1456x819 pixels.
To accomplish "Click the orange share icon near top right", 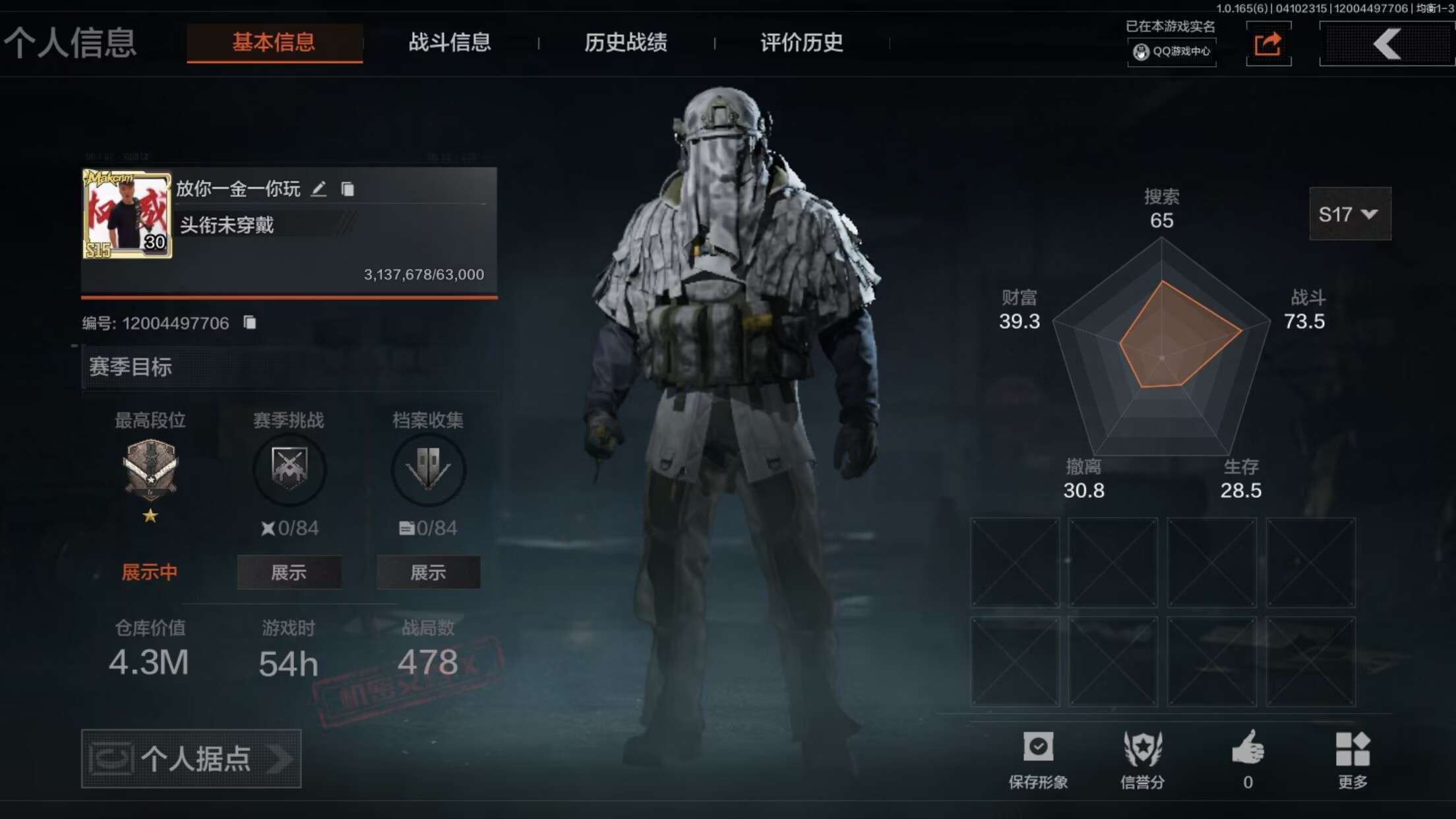I will coord(1269,43).
